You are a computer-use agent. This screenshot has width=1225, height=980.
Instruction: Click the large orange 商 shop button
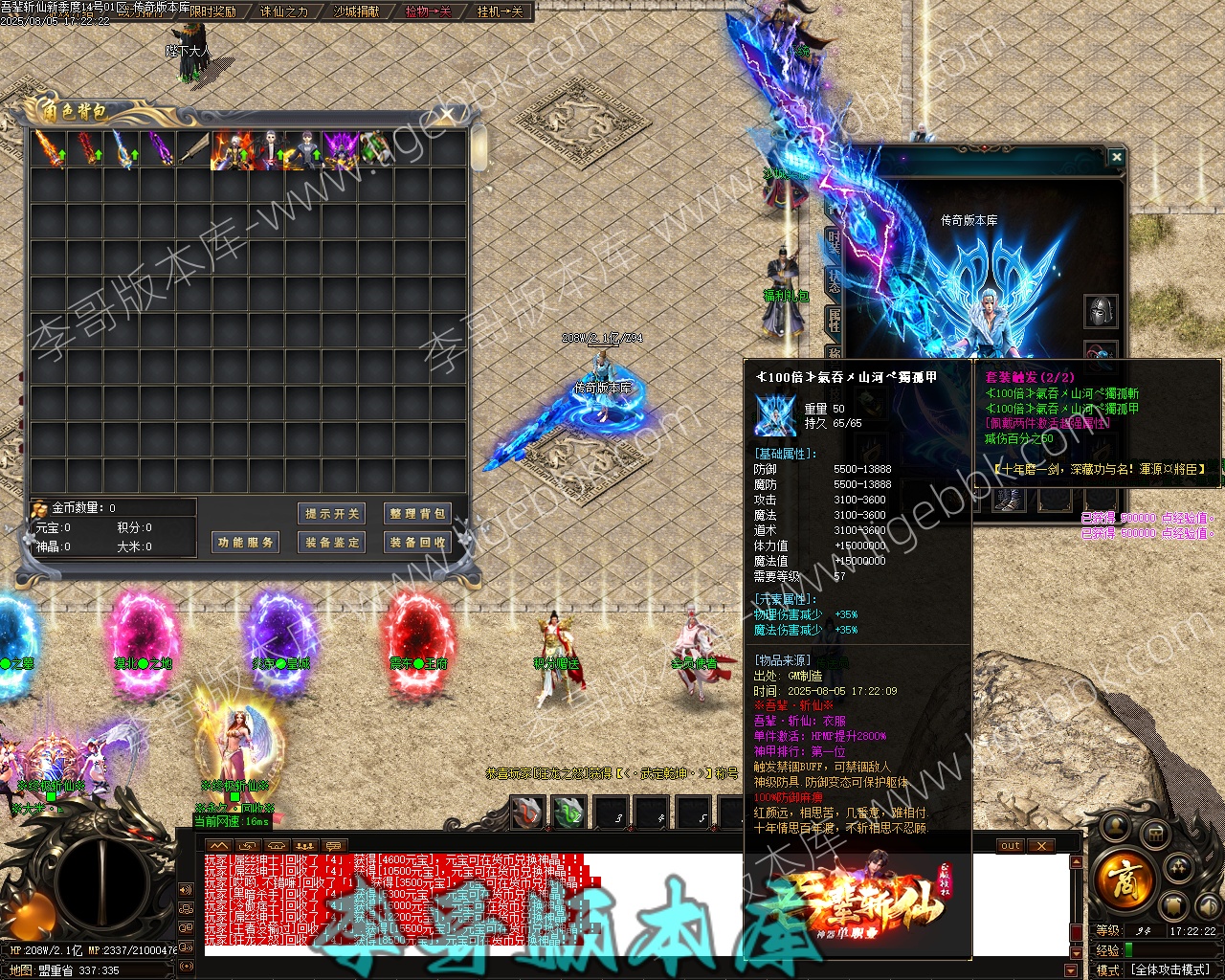1123,877
